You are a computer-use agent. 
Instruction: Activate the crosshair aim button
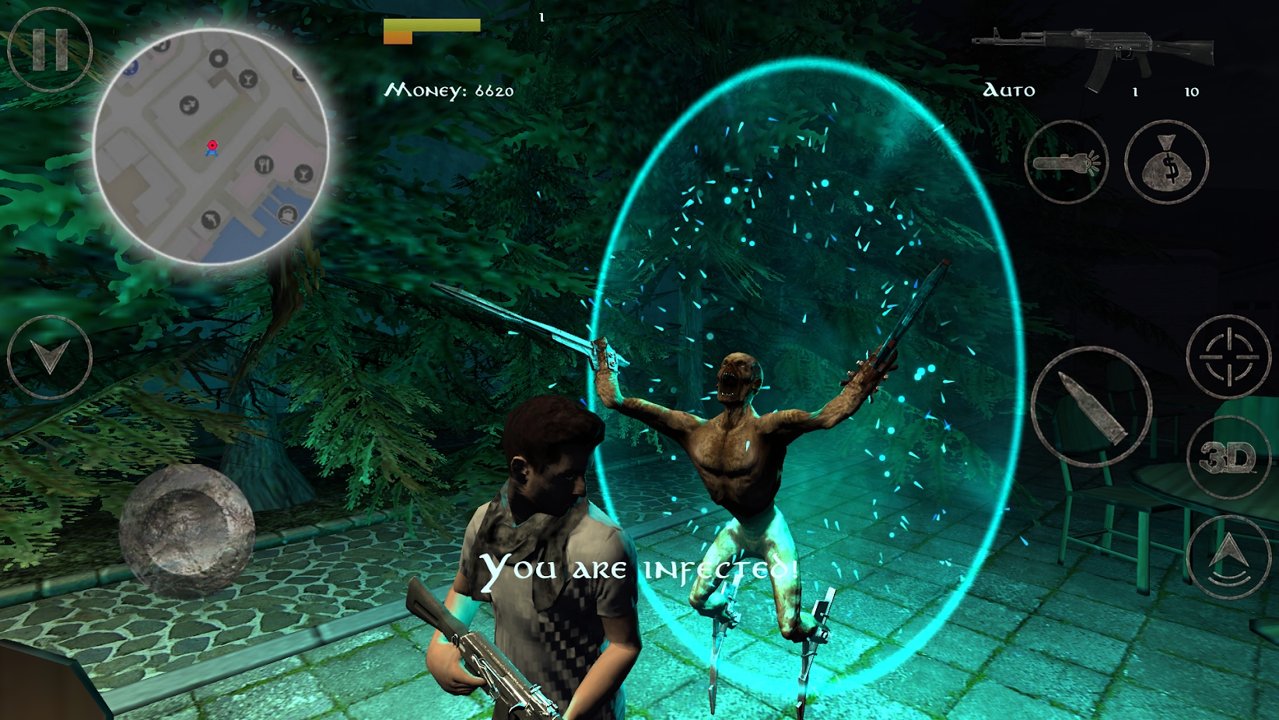pyautogui.click(x=1228, y=357)
